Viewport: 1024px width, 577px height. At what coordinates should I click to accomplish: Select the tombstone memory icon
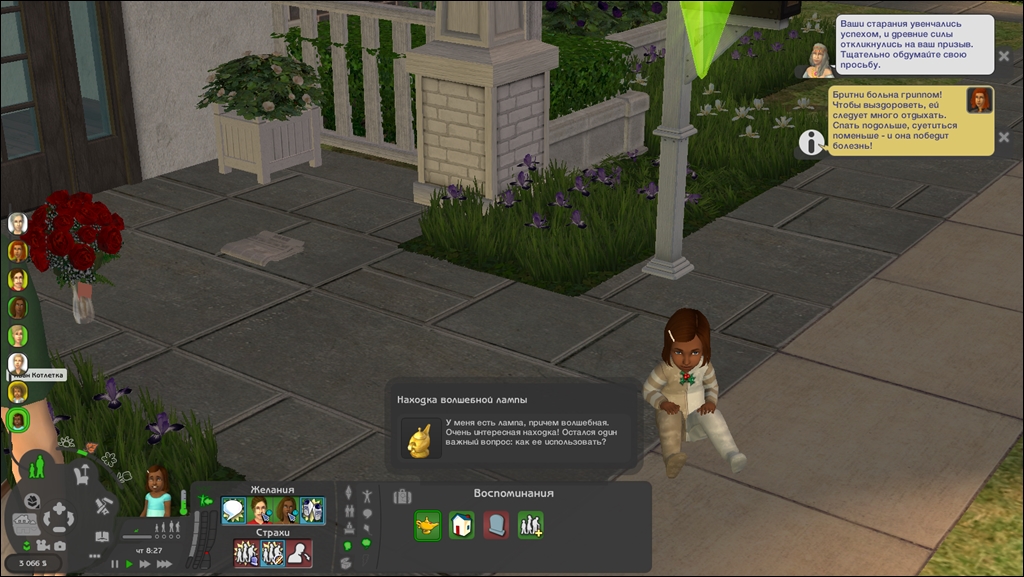pyautogui.click(x=496, y=525)
